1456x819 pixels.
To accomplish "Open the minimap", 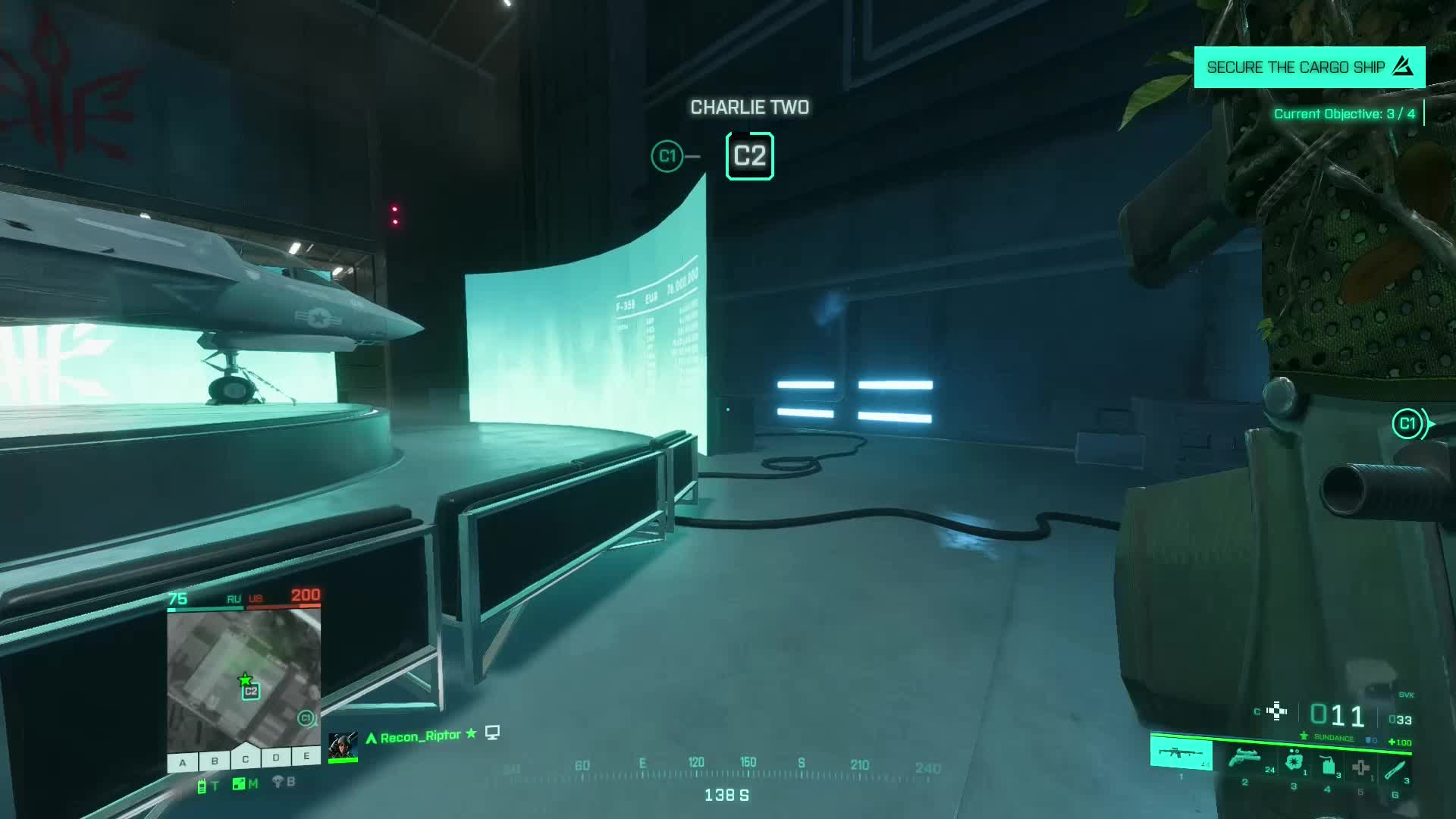I will (243, 680).
